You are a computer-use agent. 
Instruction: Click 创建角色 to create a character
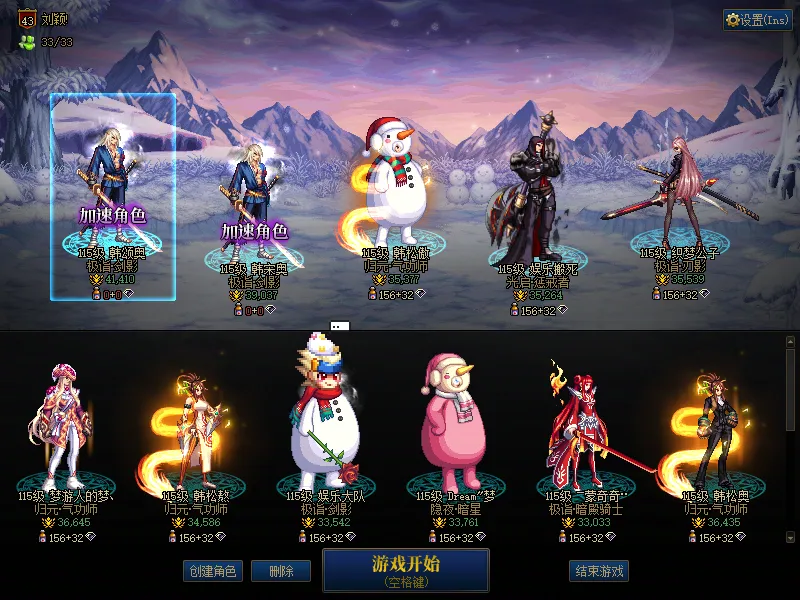click(212, 571)
